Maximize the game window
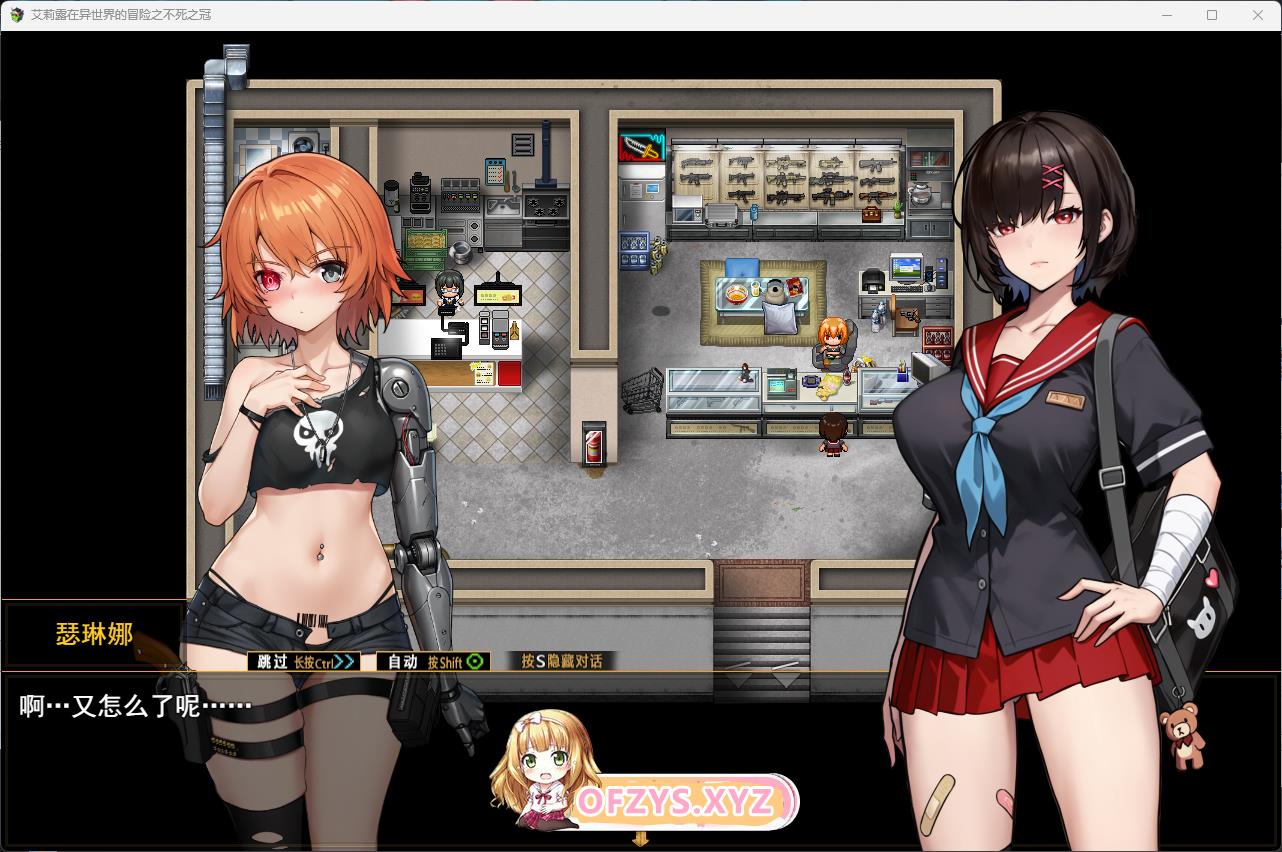1282x852 pixels. (1212, 15)
